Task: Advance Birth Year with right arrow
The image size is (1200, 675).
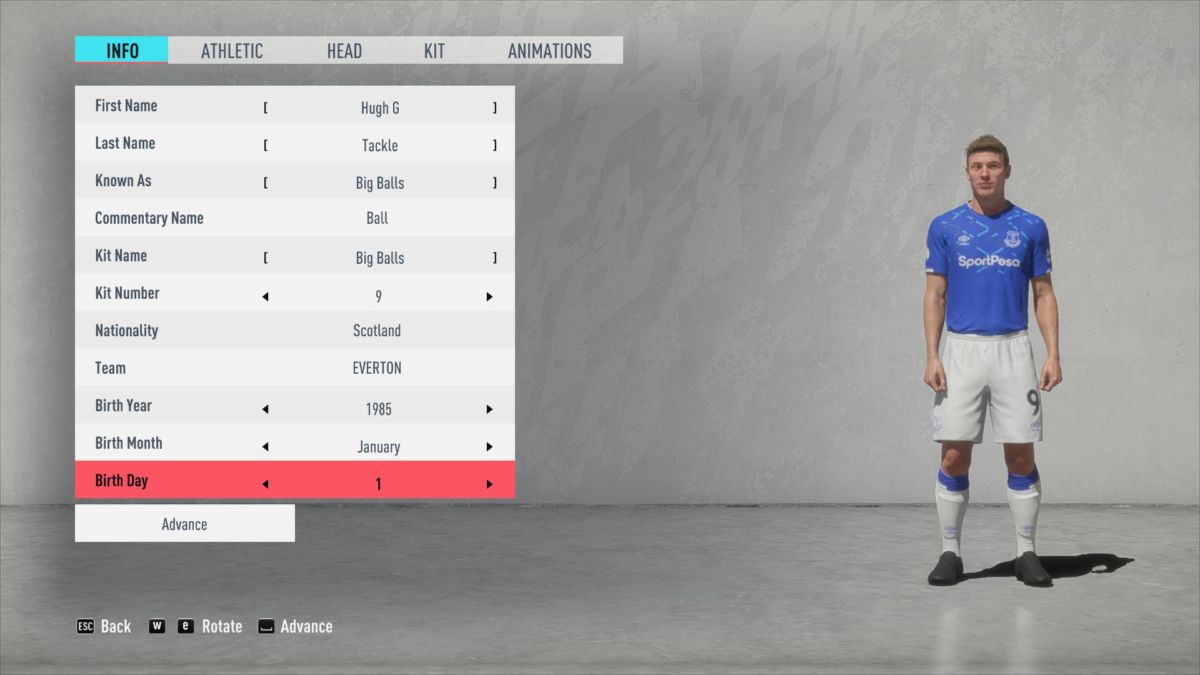Action: [x=489, y=409]
